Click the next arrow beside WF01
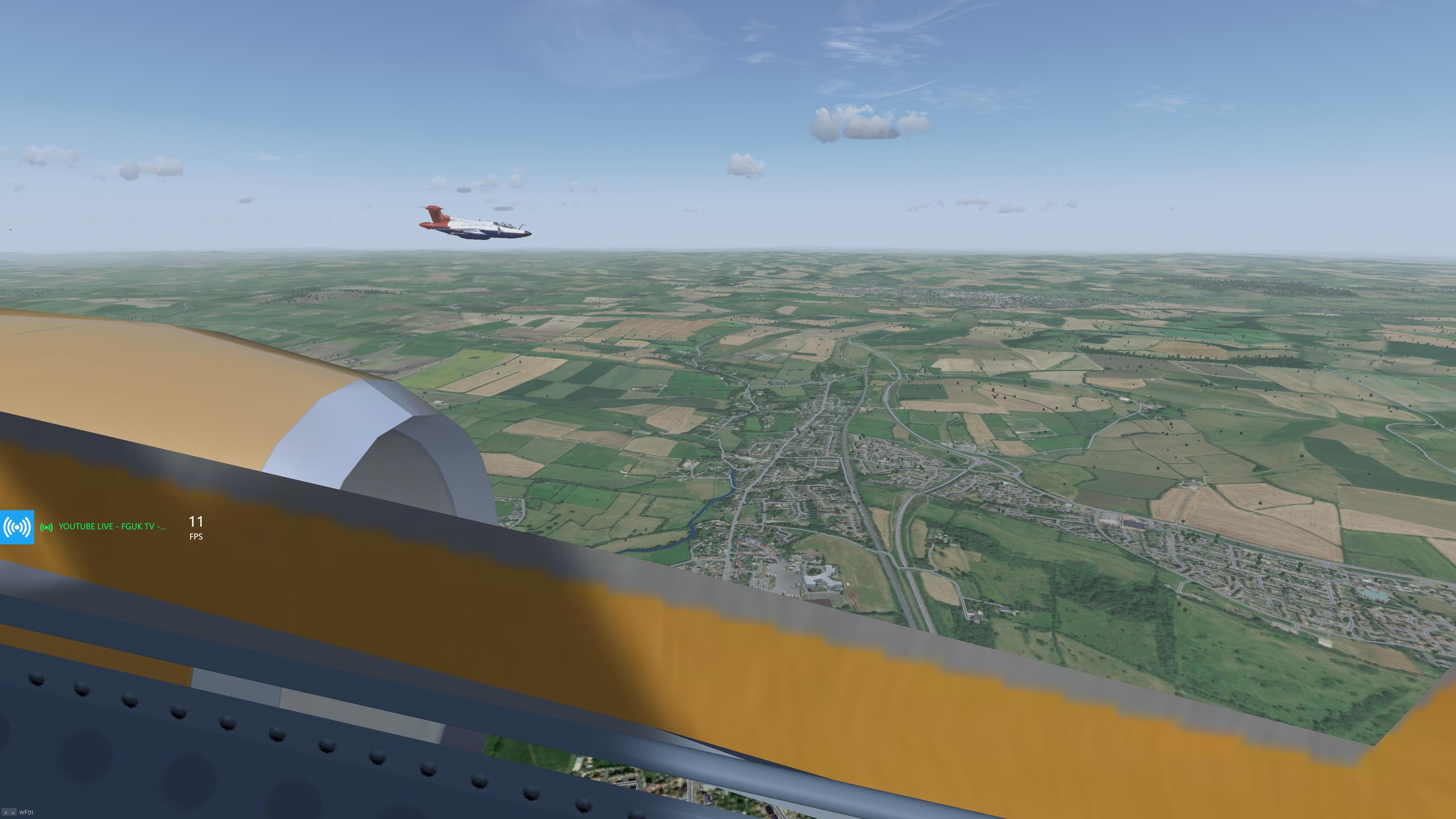Image resolution: width=1456 pixels, height=819 pixels. click(13, 812)
